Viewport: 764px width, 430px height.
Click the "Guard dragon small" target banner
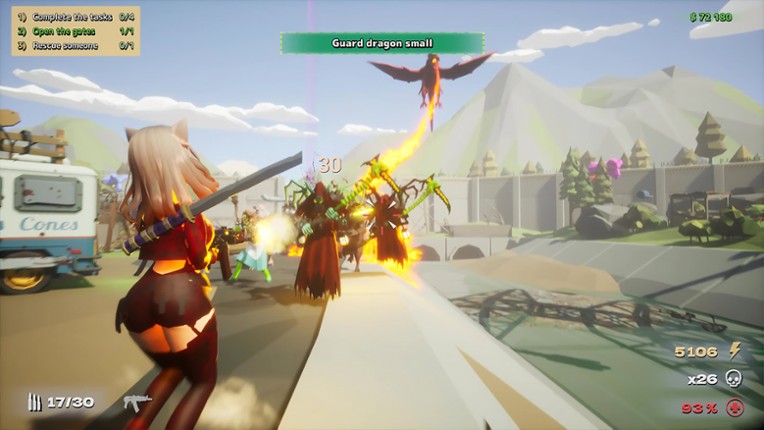[x=383, y=43]
